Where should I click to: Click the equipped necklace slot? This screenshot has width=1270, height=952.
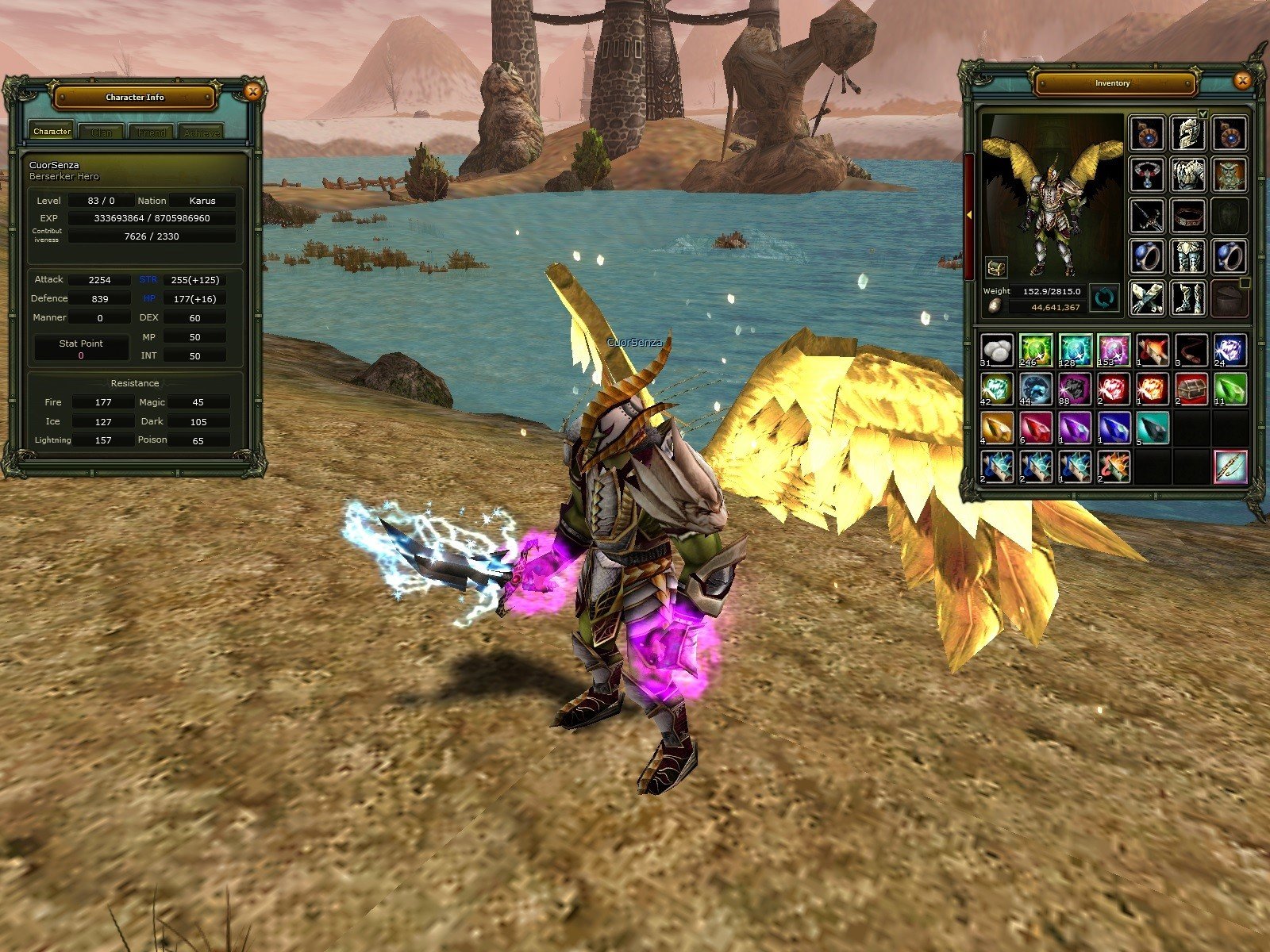[x=1147, y=175]
